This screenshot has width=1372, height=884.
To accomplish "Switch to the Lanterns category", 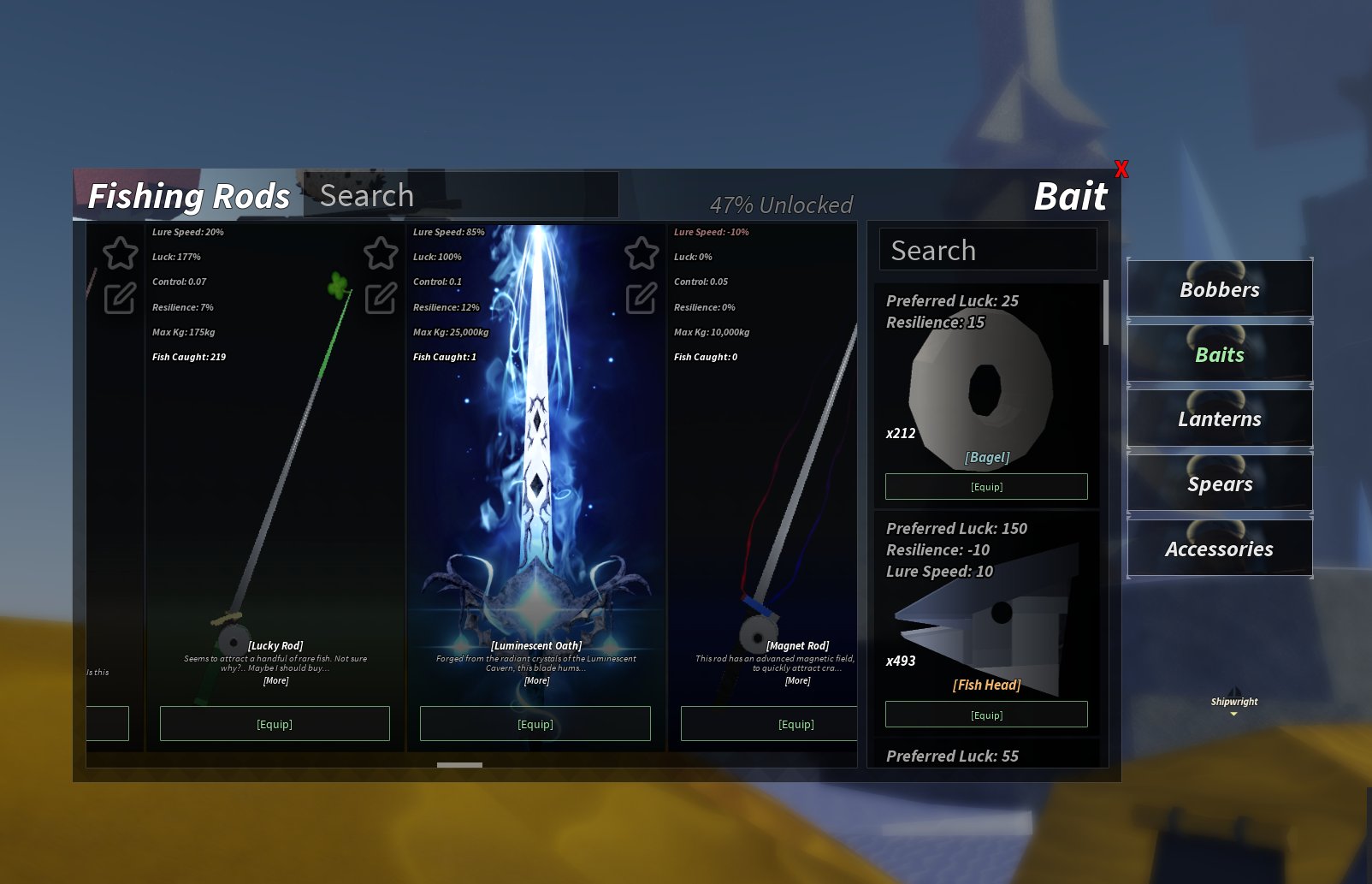I will point(1220,419).
